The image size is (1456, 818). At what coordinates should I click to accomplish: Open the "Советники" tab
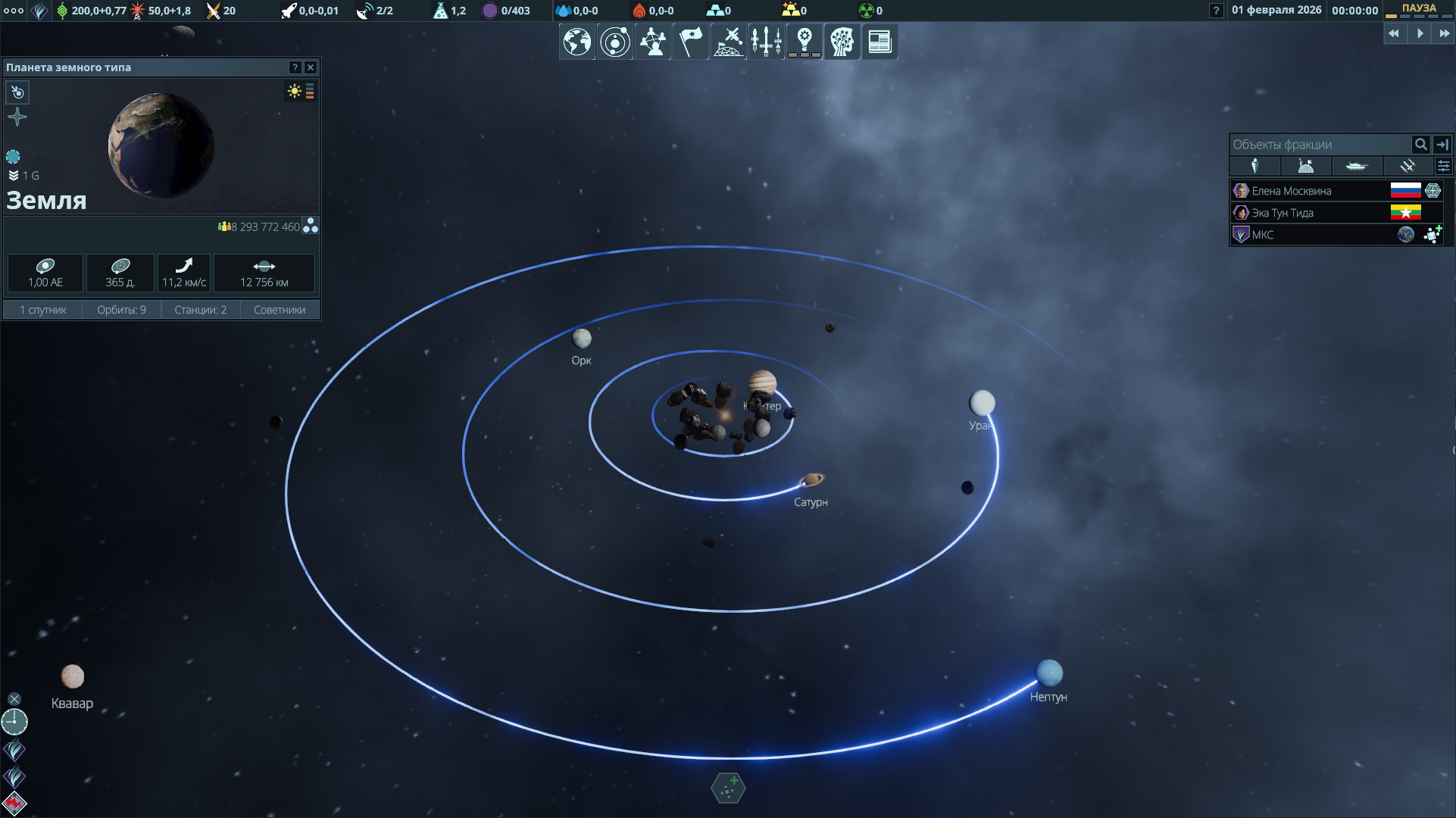(280, 310)
